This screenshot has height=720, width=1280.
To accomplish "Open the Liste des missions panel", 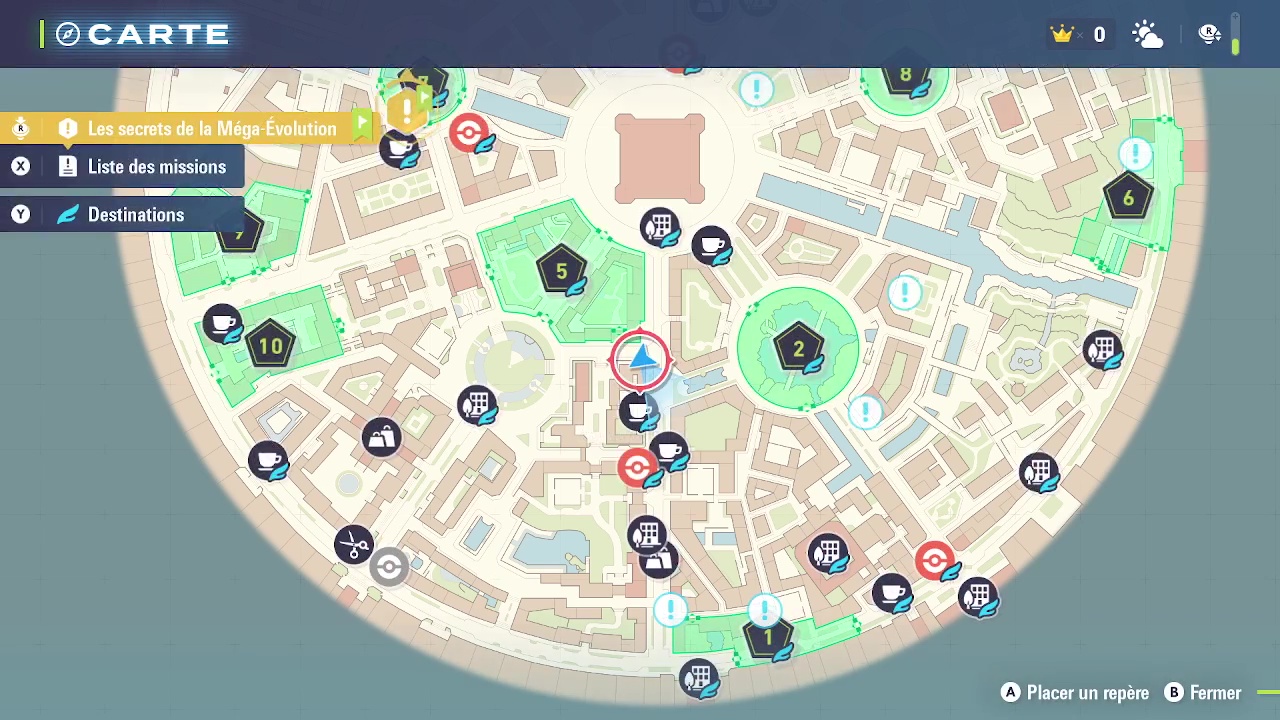I will tap(157, 166).
